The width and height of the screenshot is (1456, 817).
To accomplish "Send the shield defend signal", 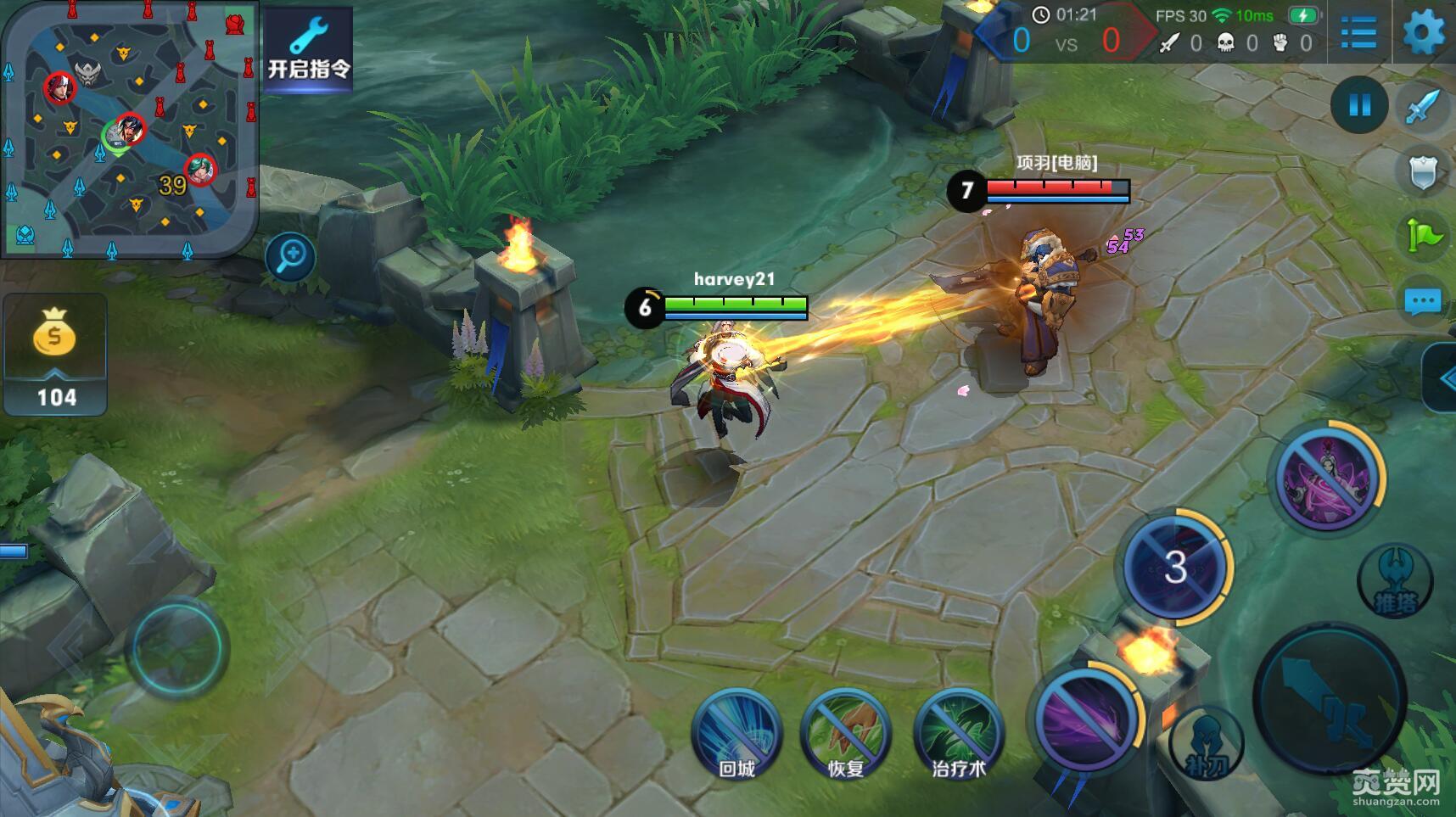I will click(x=1423, y=171).
